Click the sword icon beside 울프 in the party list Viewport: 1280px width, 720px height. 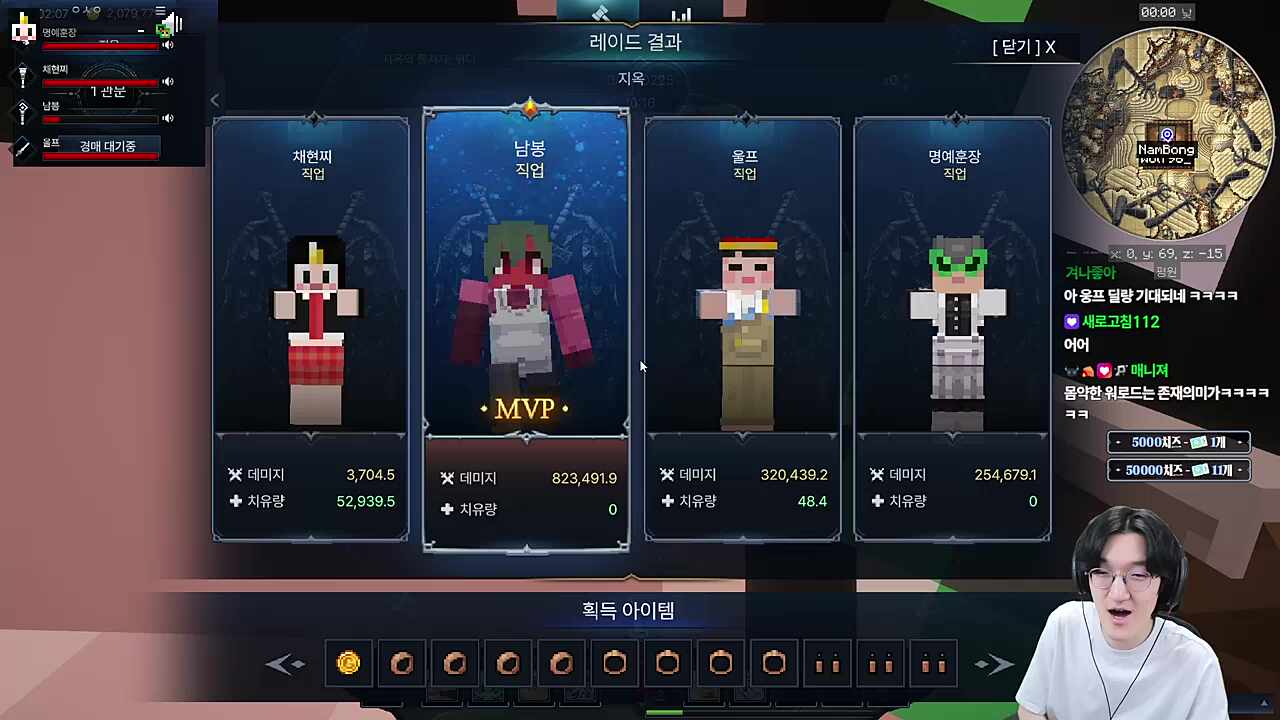coord(20,148)
